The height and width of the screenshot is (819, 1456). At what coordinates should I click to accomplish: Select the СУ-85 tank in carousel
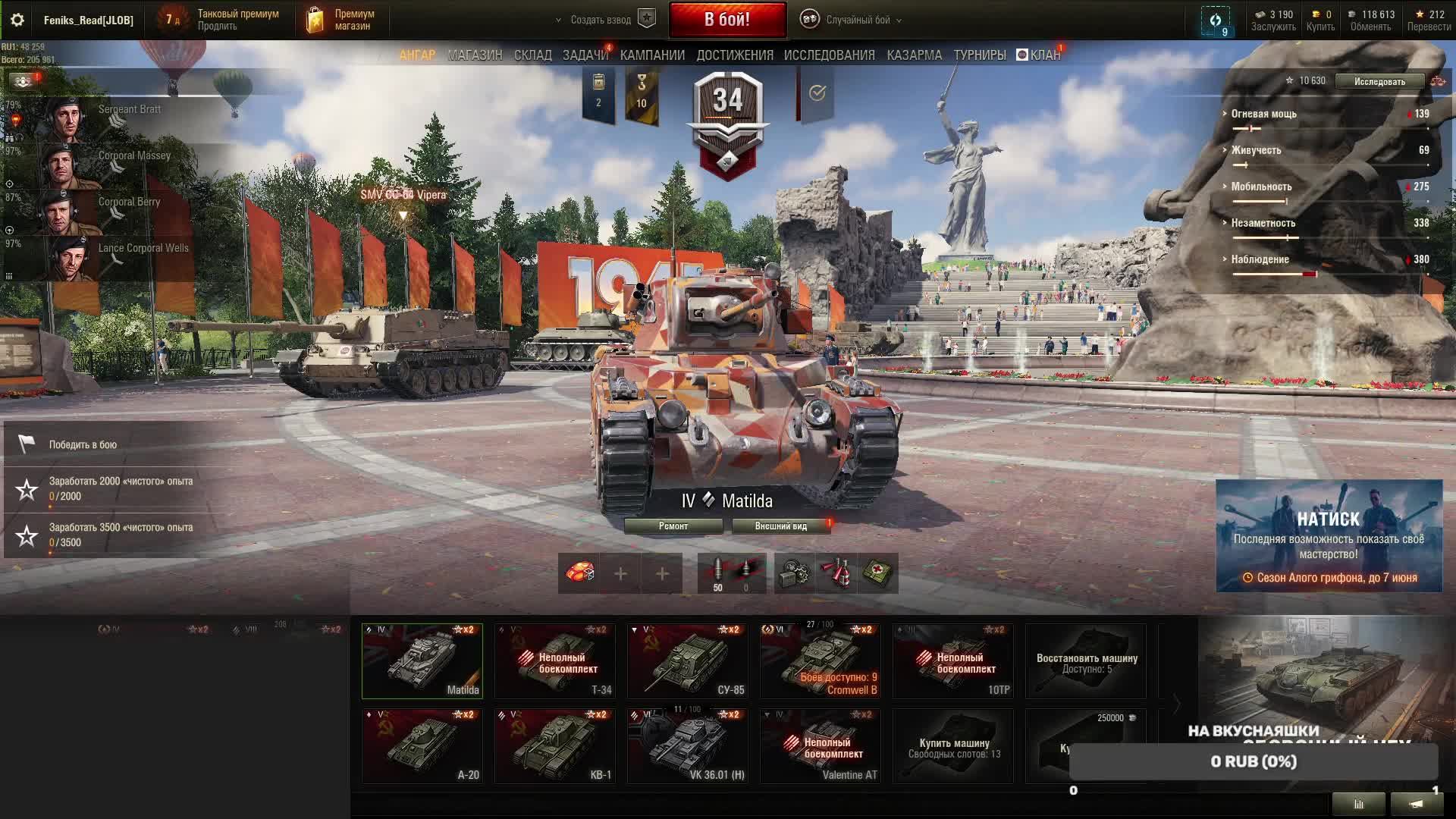(687, 661)
